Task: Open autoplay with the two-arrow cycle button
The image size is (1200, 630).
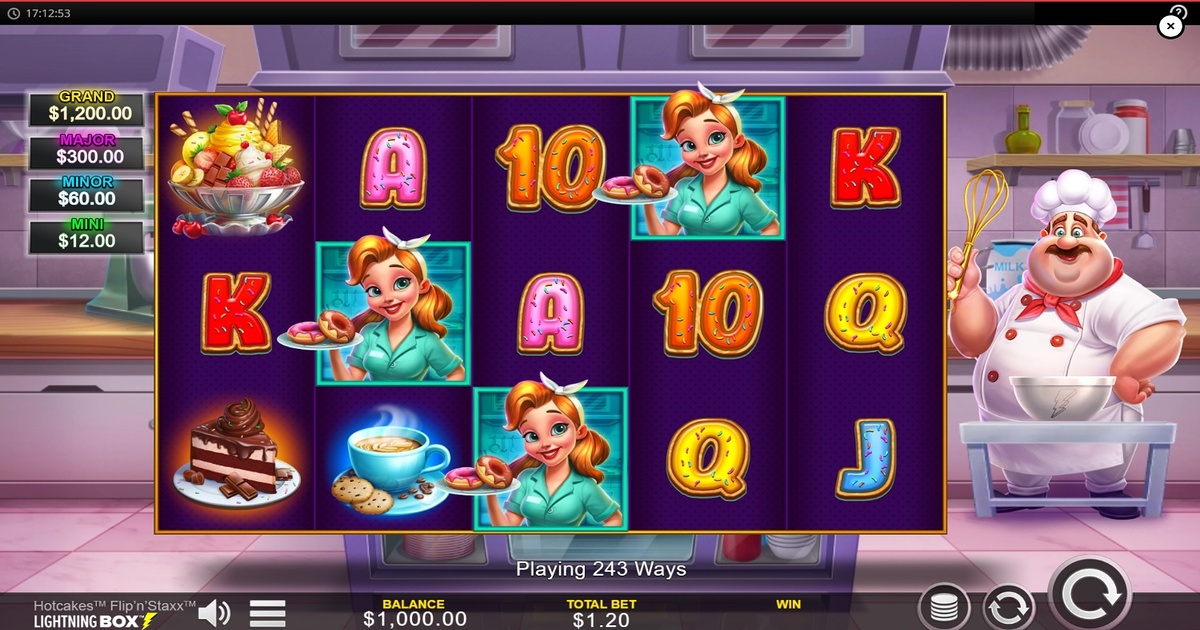Action: (1008, 608)
